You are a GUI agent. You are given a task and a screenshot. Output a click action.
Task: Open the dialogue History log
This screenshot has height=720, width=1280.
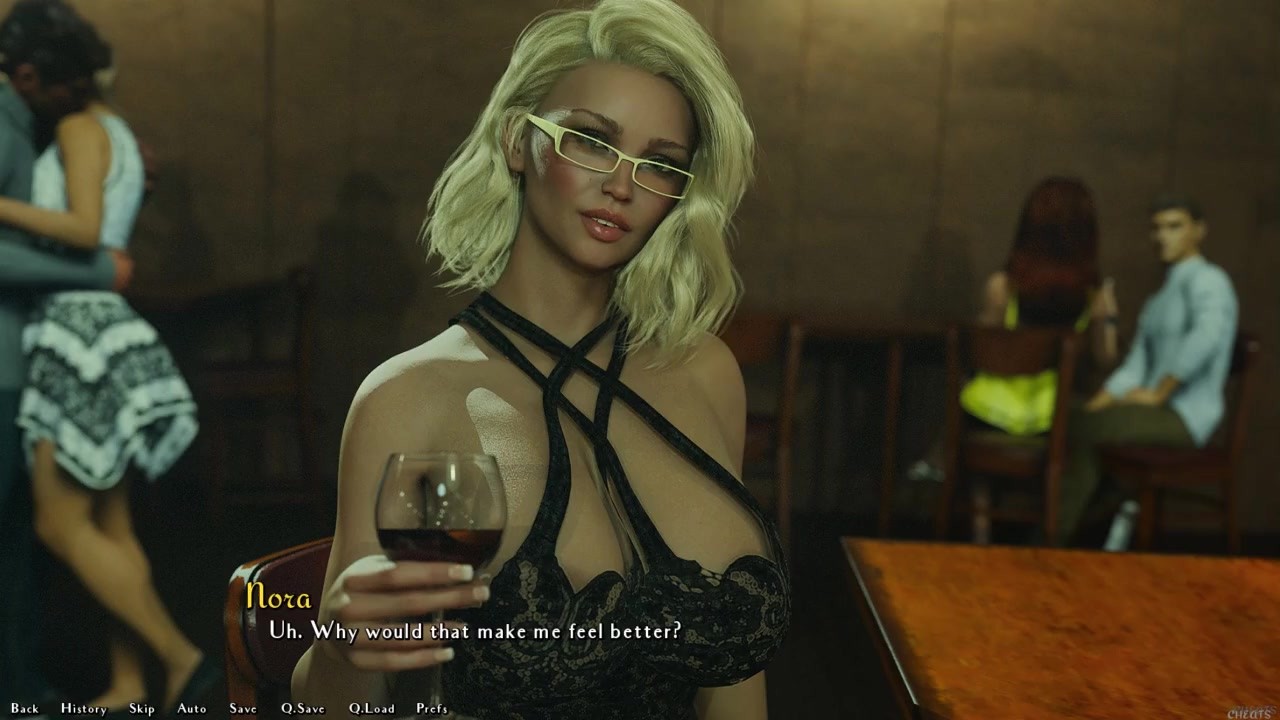click(83, 708)
